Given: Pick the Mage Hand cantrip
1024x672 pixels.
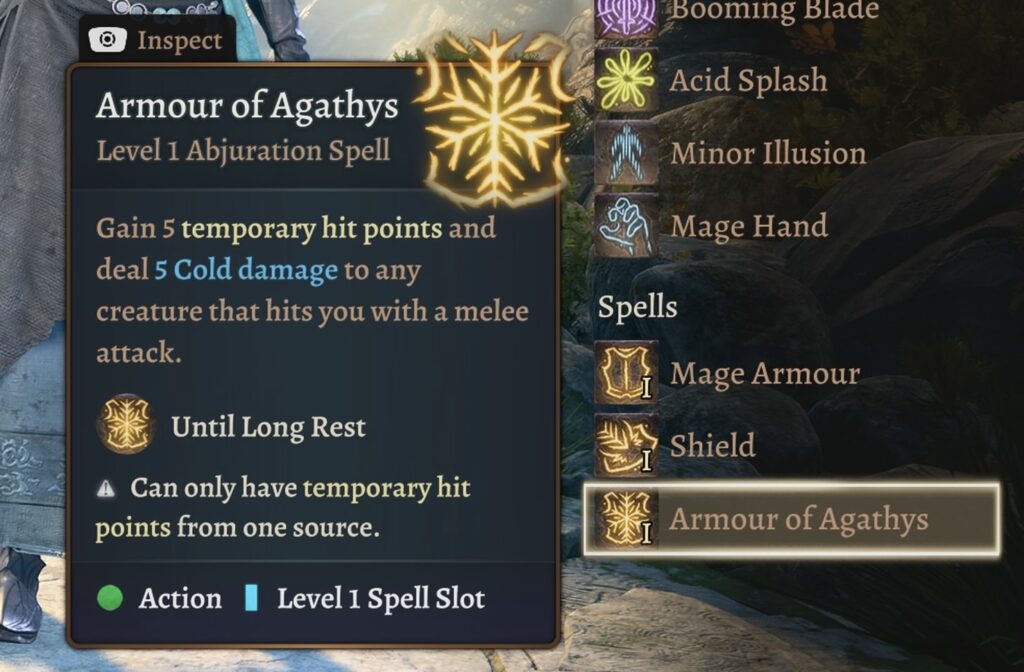Looking at the screenshot, I should (x=748, y=227).
